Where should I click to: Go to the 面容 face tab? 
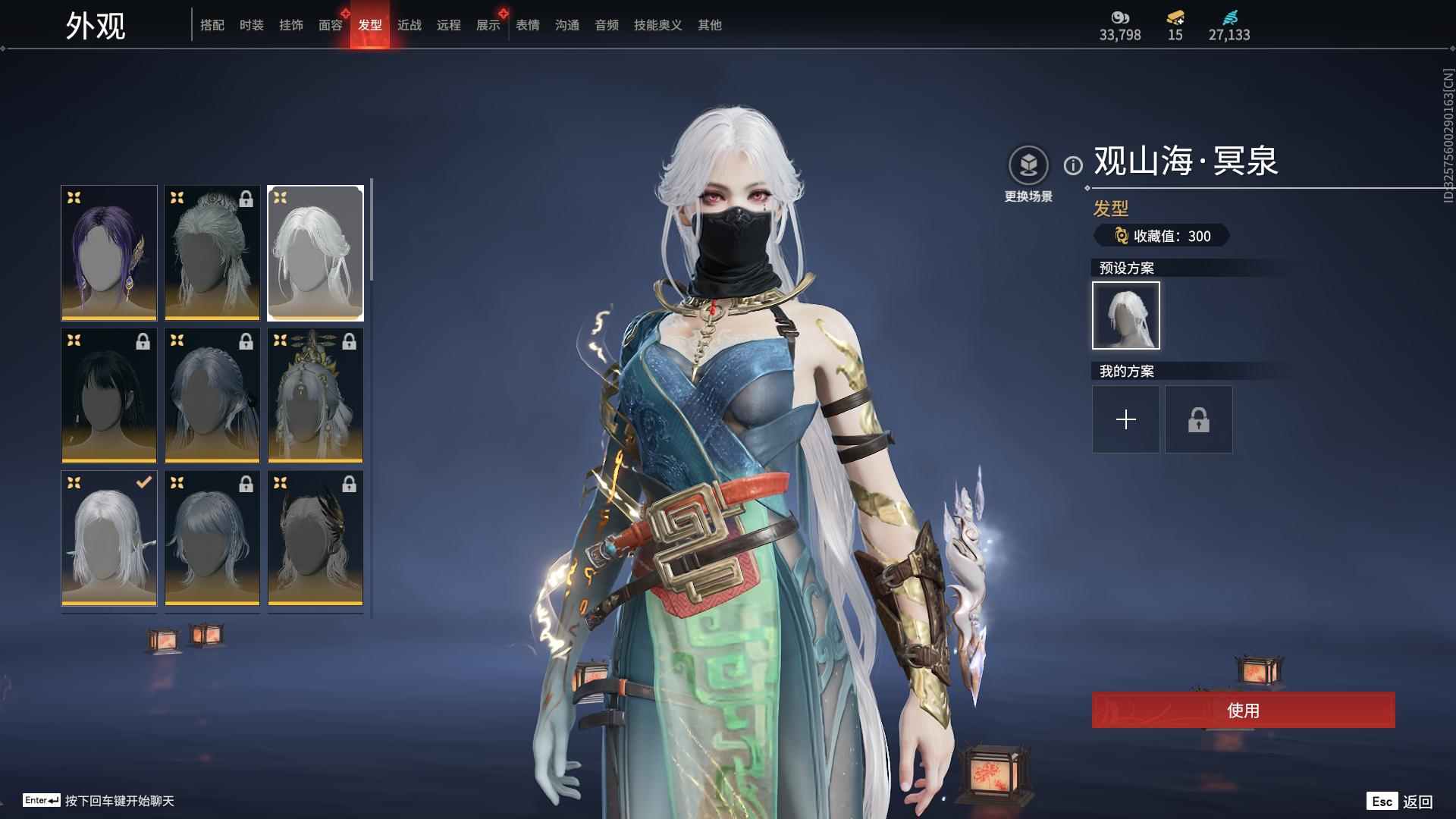point(331,25)
